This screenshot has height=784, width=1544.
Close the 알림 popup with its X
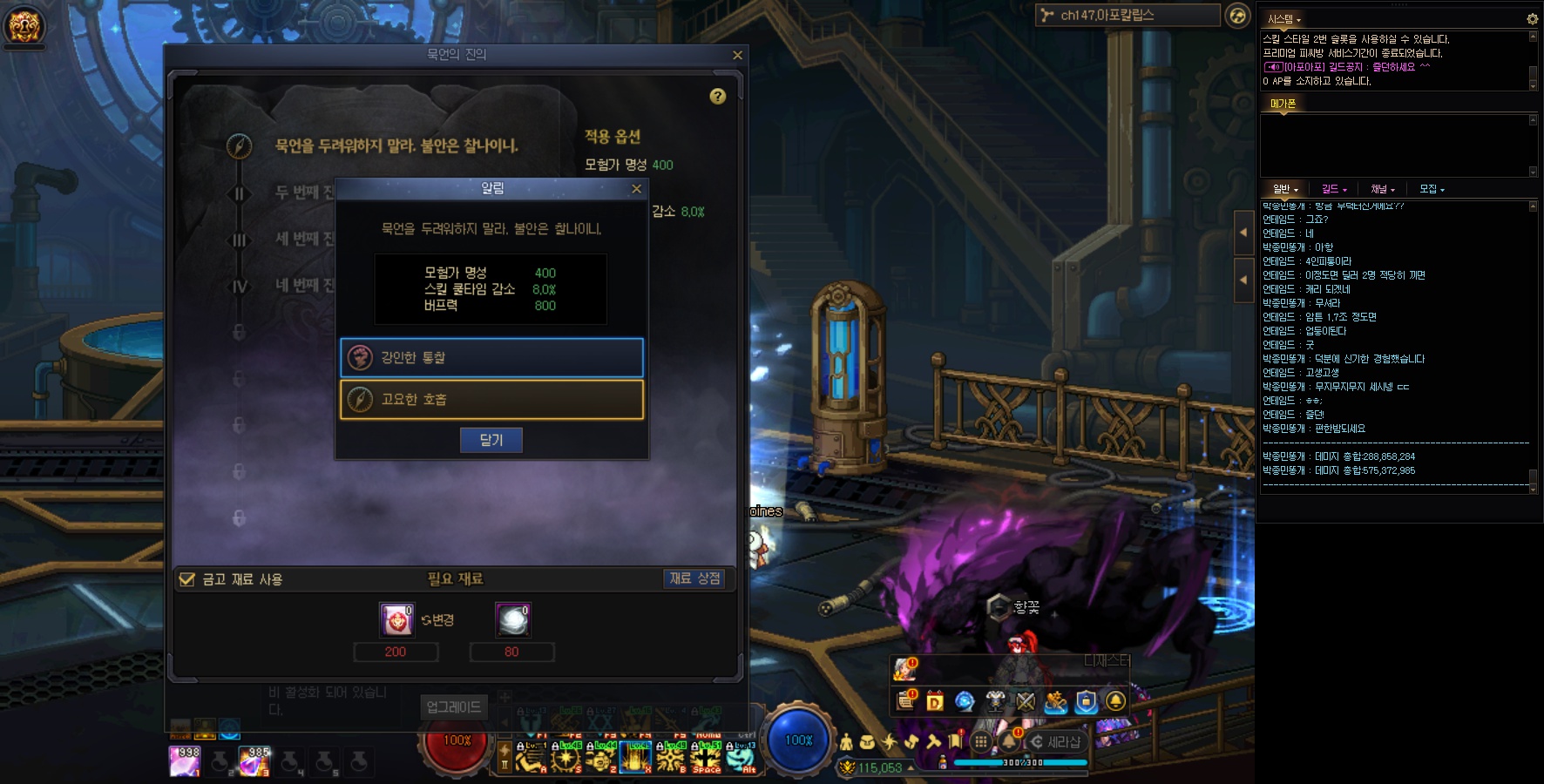(x=636, y=189)
